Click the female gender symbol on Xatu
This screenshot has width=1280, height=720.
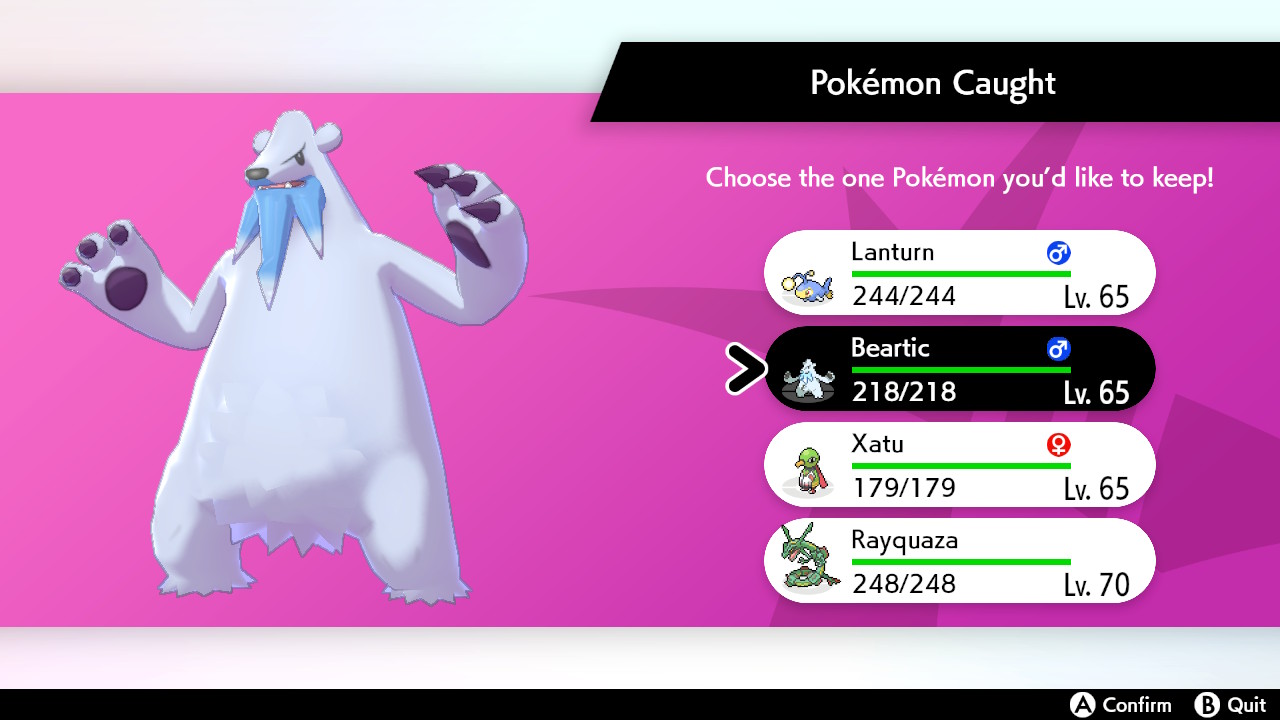[1060, 445]
